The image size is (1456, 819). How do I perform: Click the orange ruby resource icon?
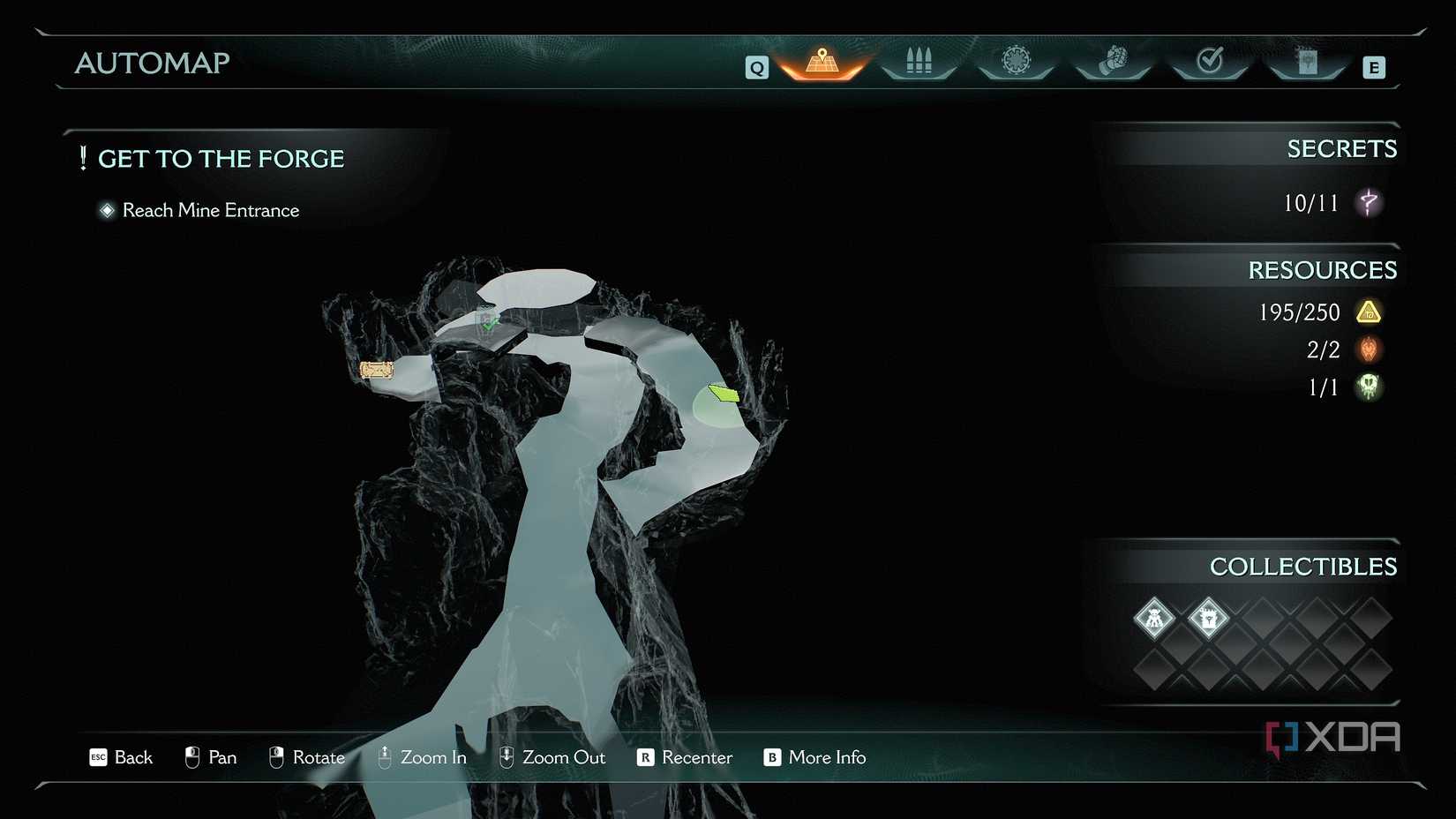(1369, 349)
